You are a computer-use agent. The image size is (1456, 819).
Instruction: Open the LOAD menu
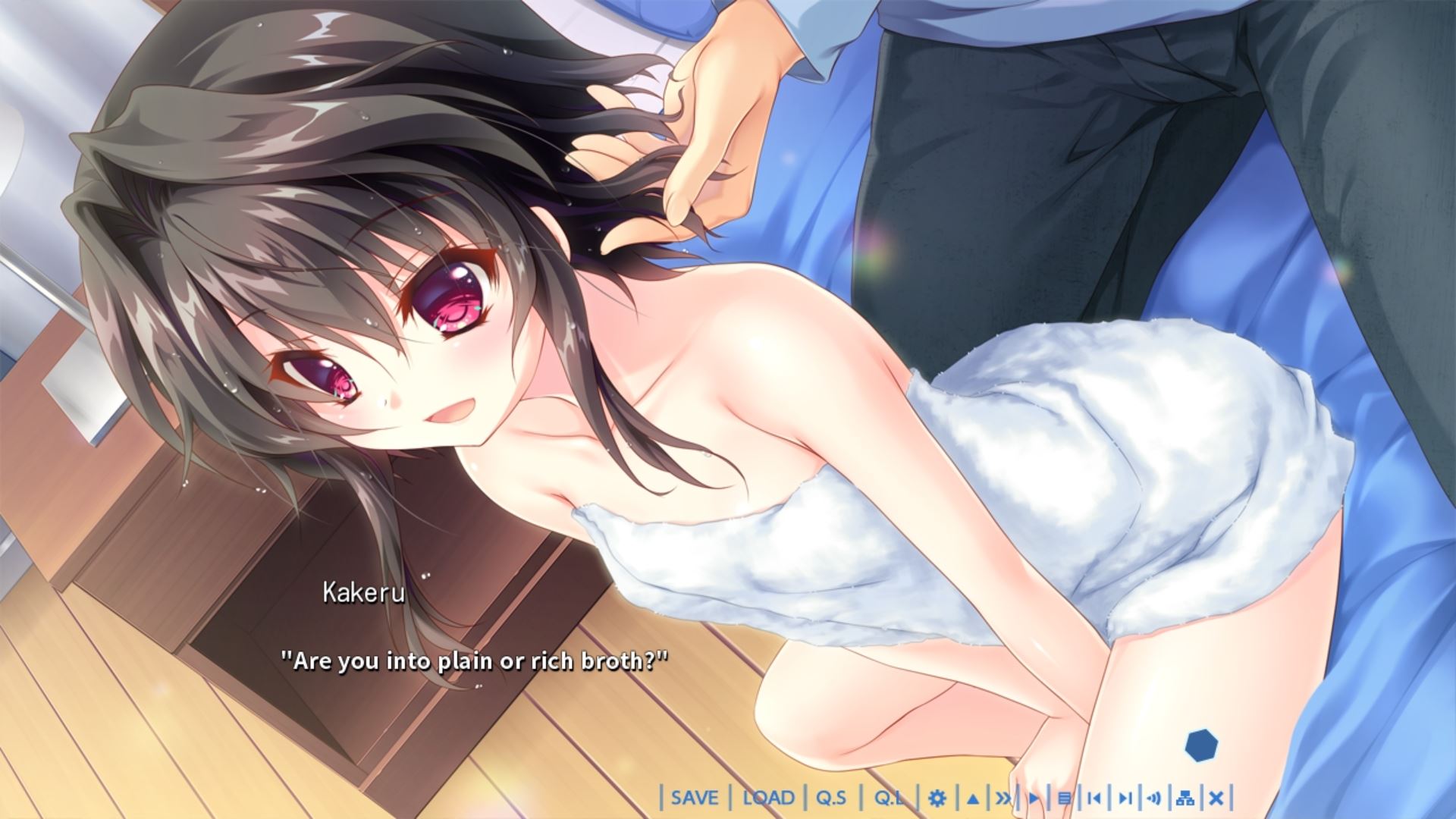point(768,798)
